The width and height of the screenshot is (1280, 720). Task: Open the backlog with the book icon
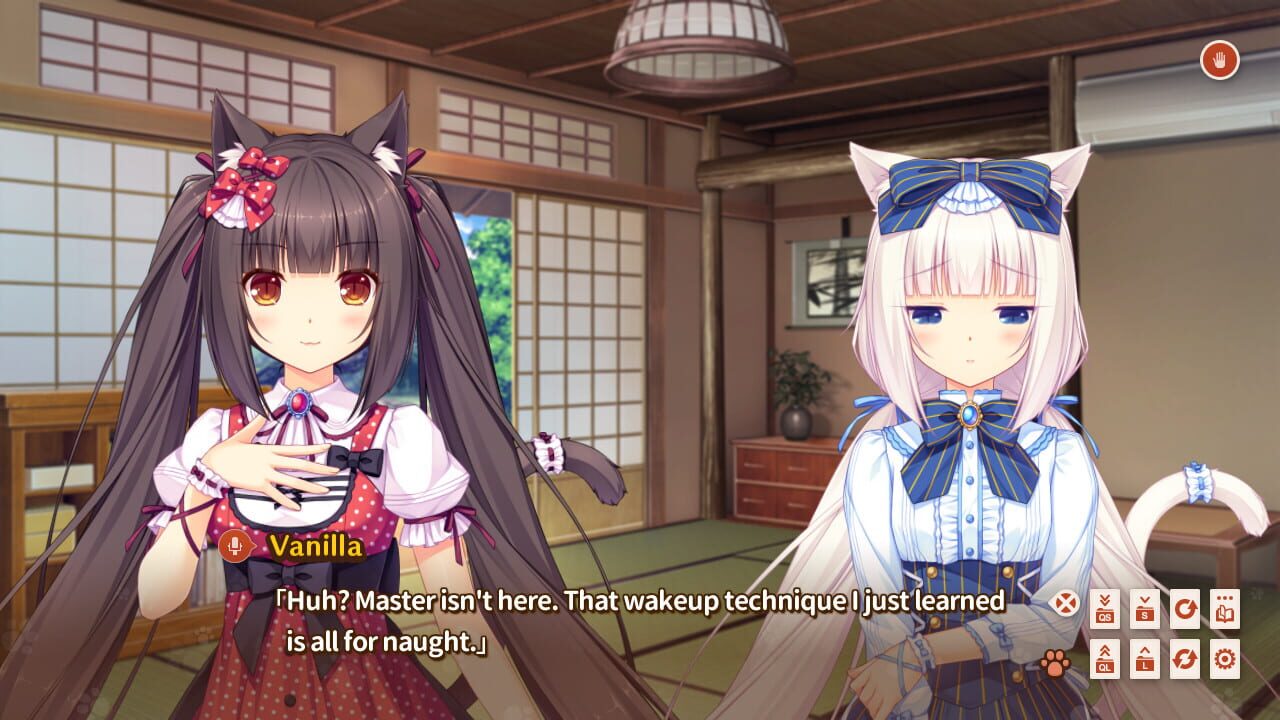pyautogui.click(x=1226, y=608)
